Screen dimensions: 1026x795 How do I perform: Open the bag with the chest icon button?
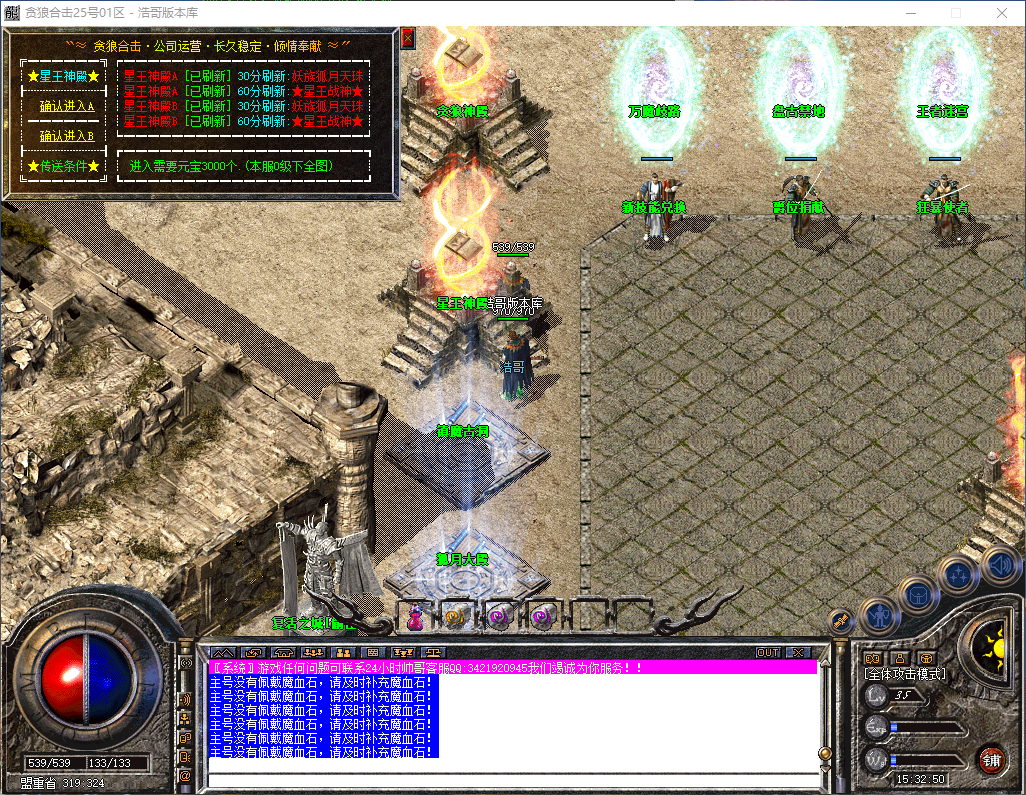[919, 594]
